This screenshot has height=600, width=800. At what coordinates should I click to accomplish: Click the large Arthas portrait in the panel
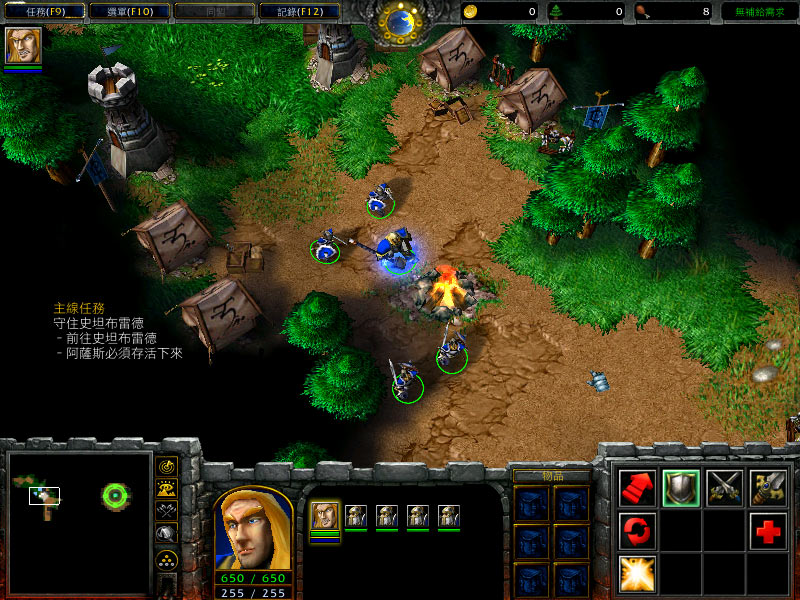click(x=253, y=527)
